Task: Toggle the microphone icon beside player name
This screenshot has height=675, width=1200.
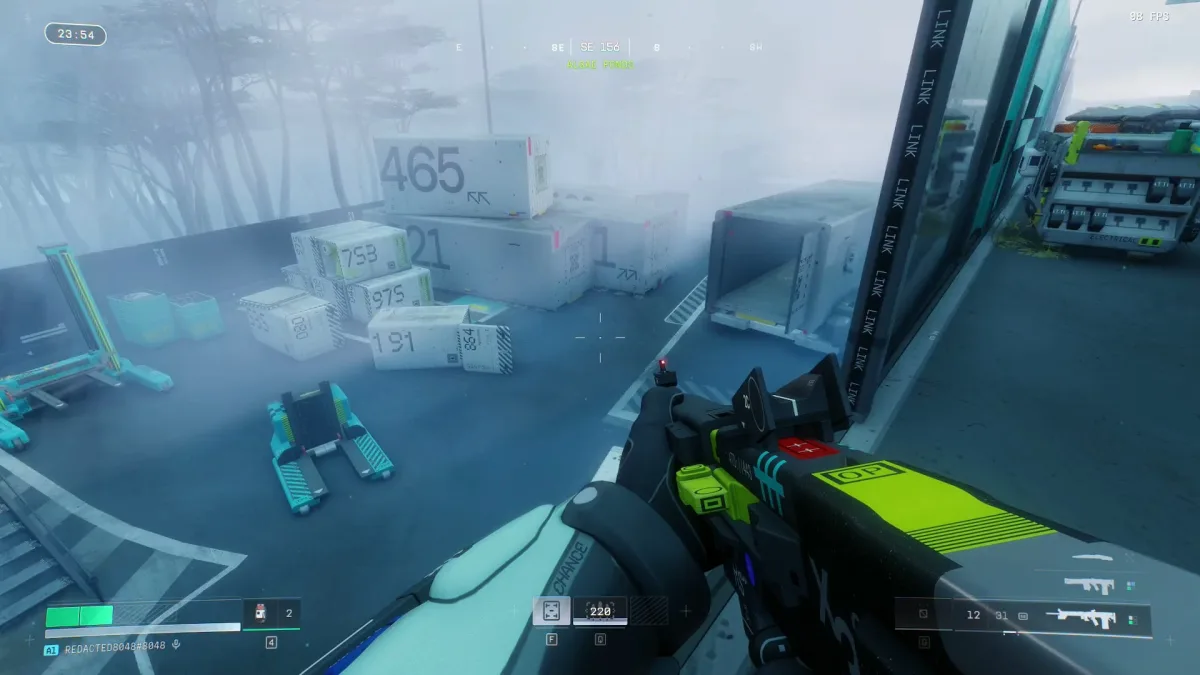Action: point(176,646)
